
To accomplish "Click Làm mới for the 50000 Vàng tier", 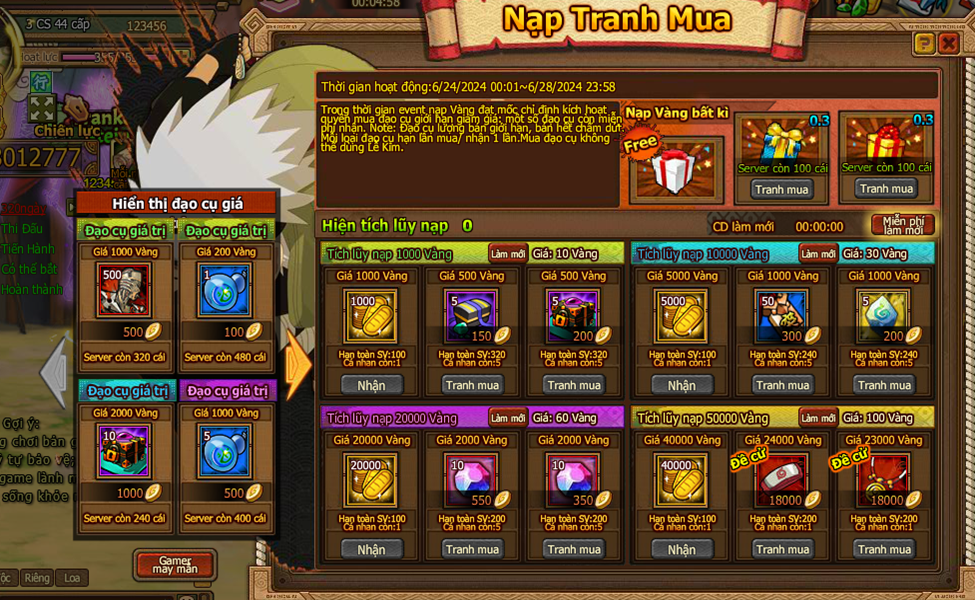I will point(818,418).
